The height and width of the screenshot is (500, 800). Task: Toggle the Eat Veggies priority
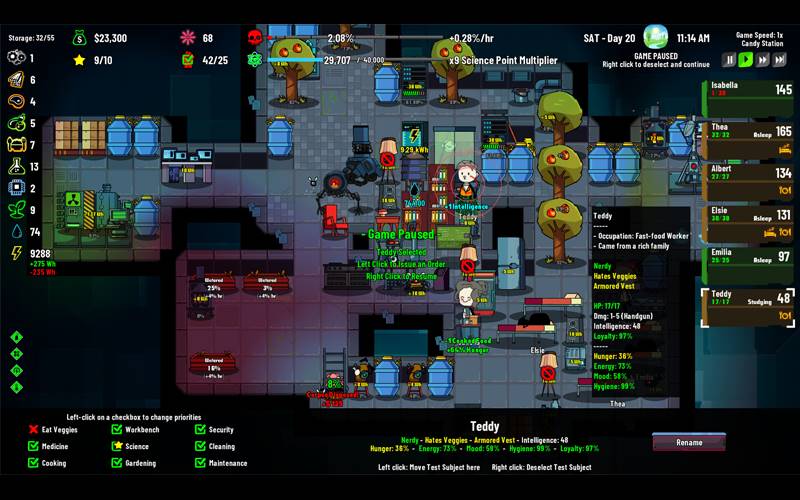point(33,430)
